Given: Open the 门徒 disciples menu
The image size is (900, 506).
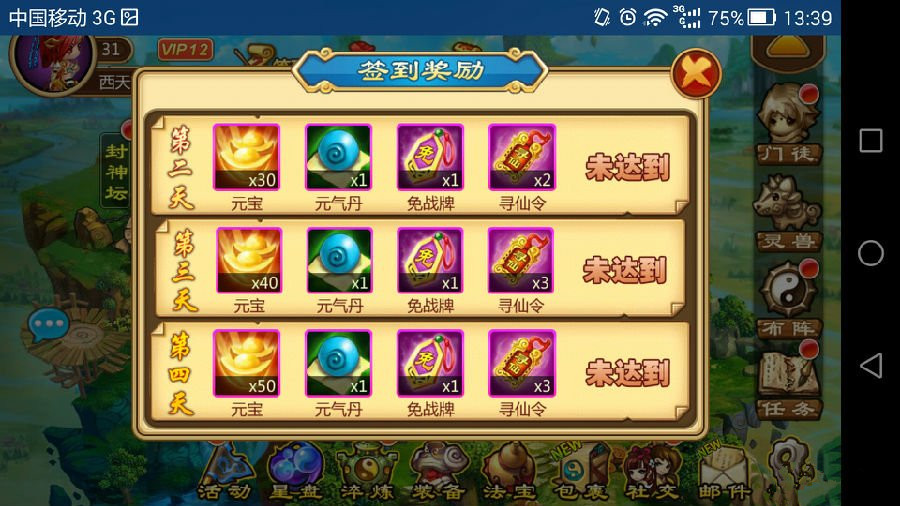Looking at the screenshot, I should (788, 125).
